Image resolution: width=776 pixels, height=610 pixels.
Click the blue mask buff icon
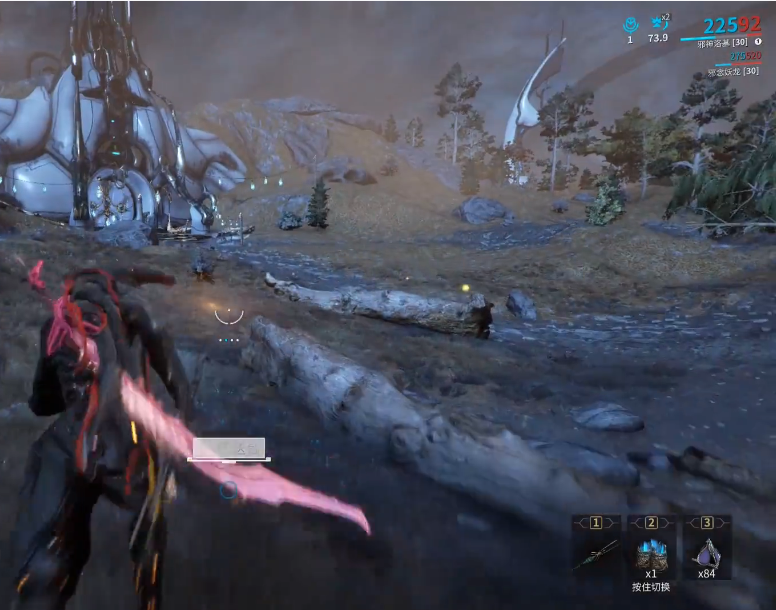click(630, 24)
